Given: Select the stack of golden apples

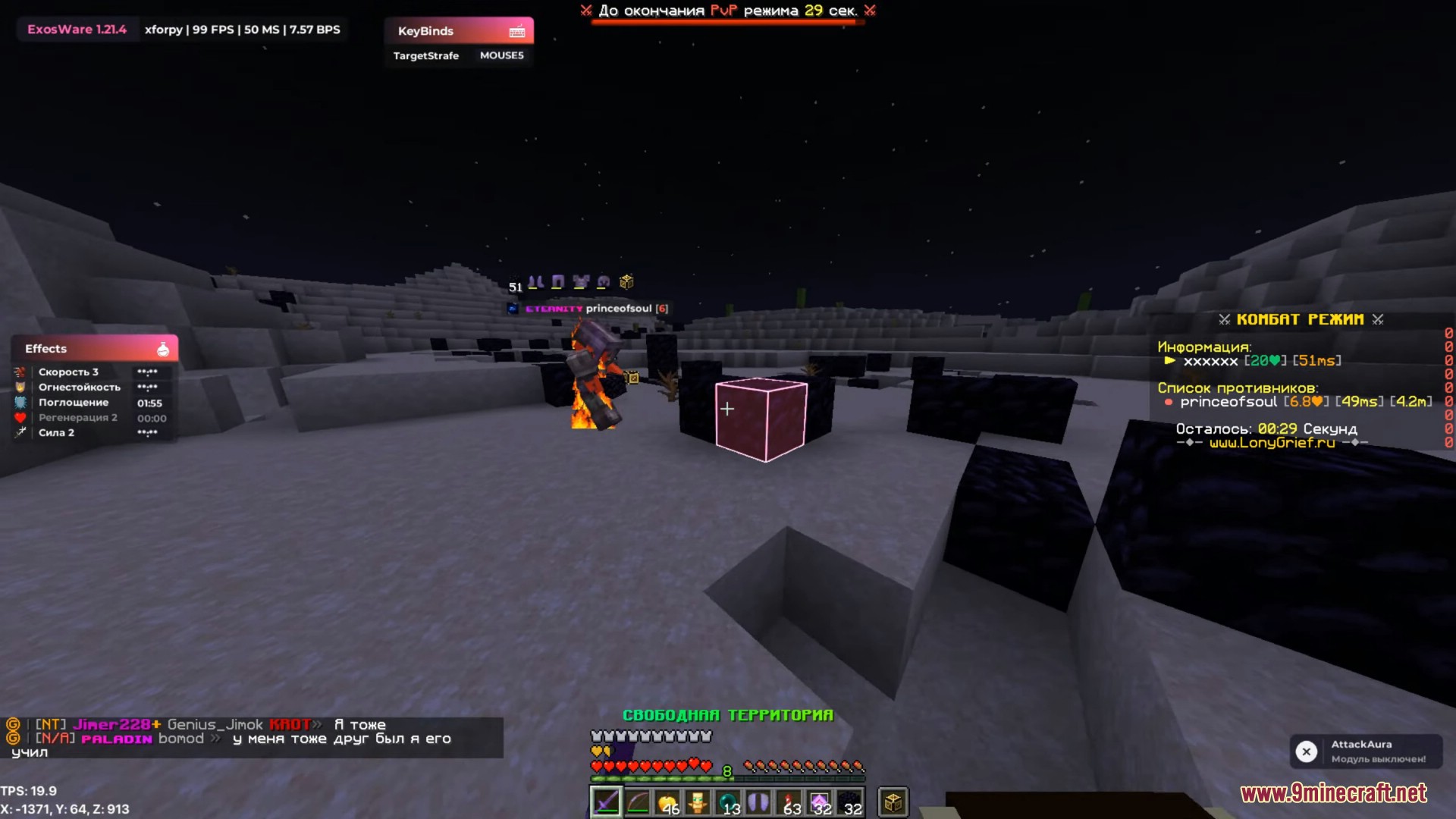Looking at the screenshot, I should tap(667, 802).
